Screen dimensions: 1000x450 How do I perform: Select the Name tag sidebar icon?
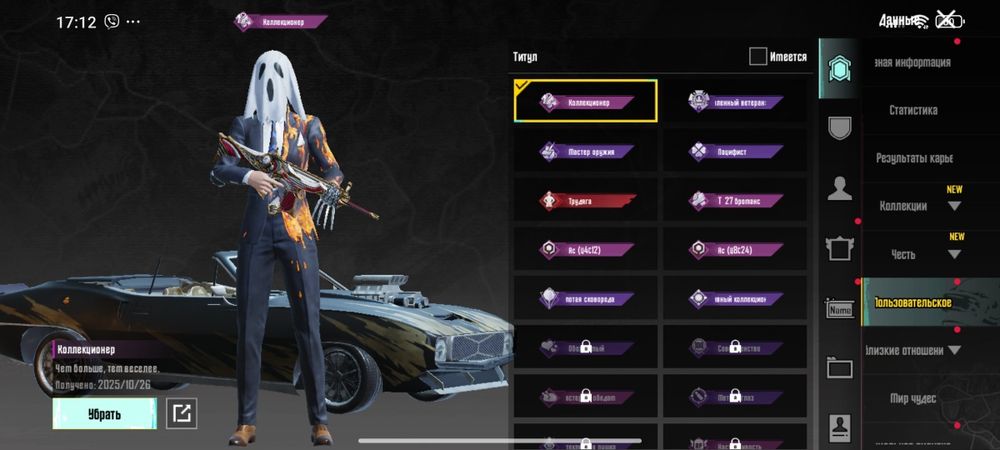[840, 309]
